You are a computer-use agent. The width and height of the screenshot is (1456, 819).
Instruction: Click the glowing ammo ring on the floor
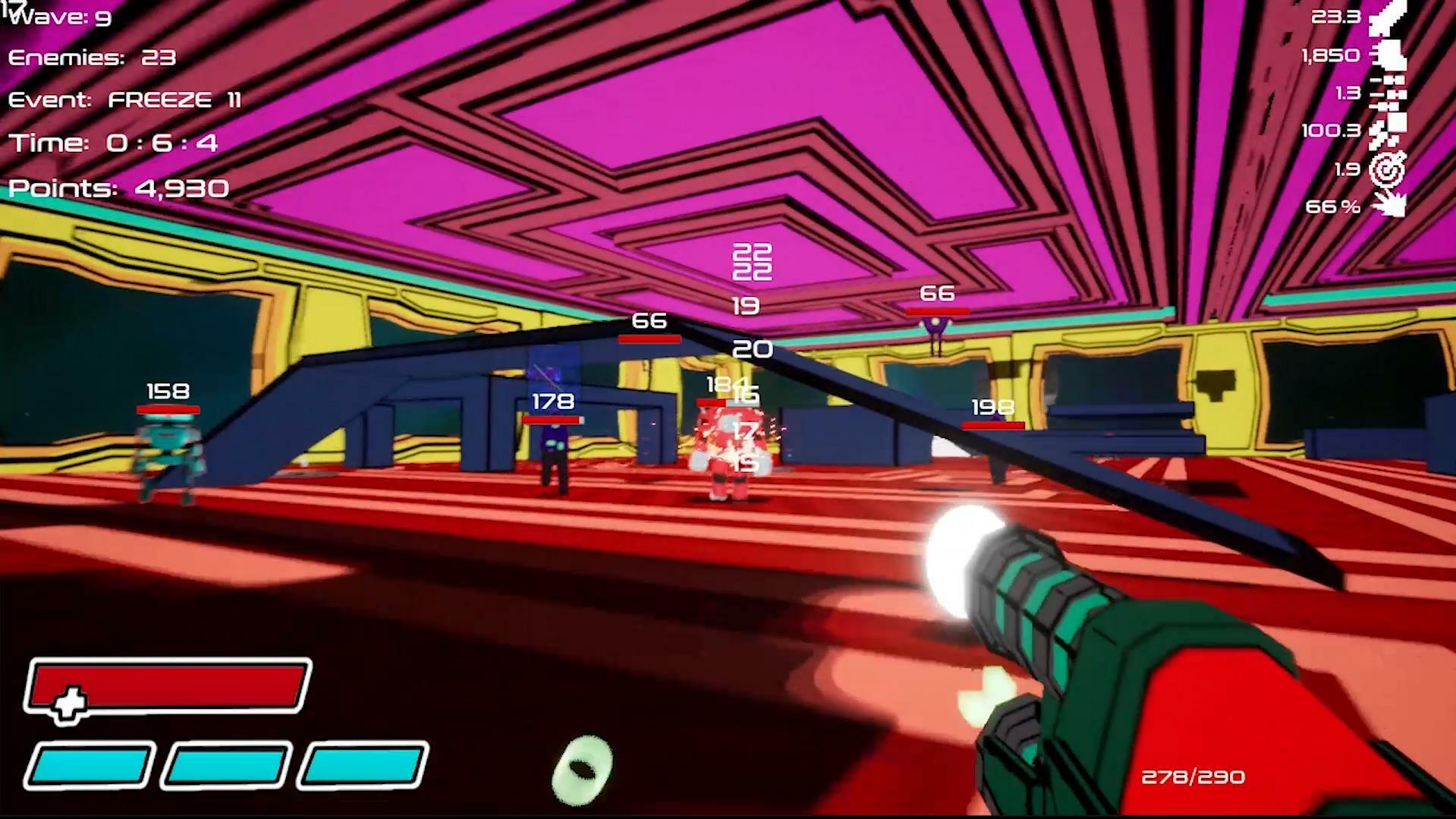click(583, 768)
